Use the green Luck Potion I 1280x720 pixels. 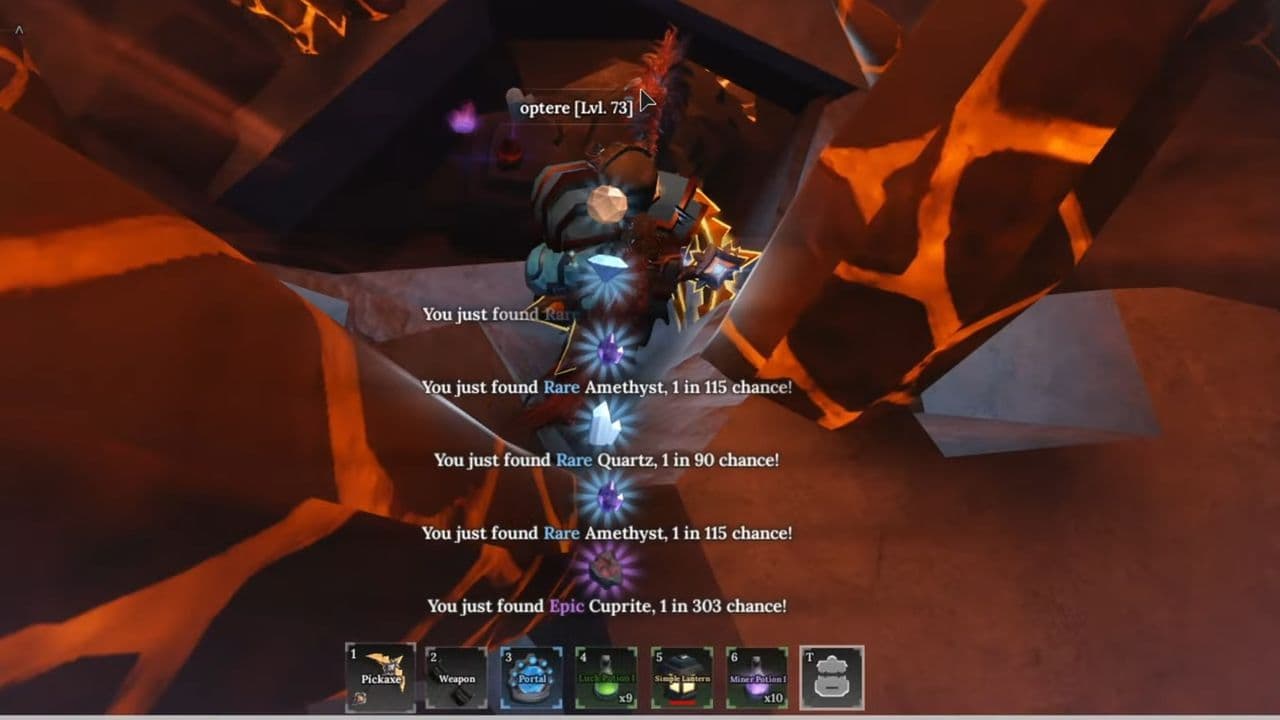[x=606, y=677]
